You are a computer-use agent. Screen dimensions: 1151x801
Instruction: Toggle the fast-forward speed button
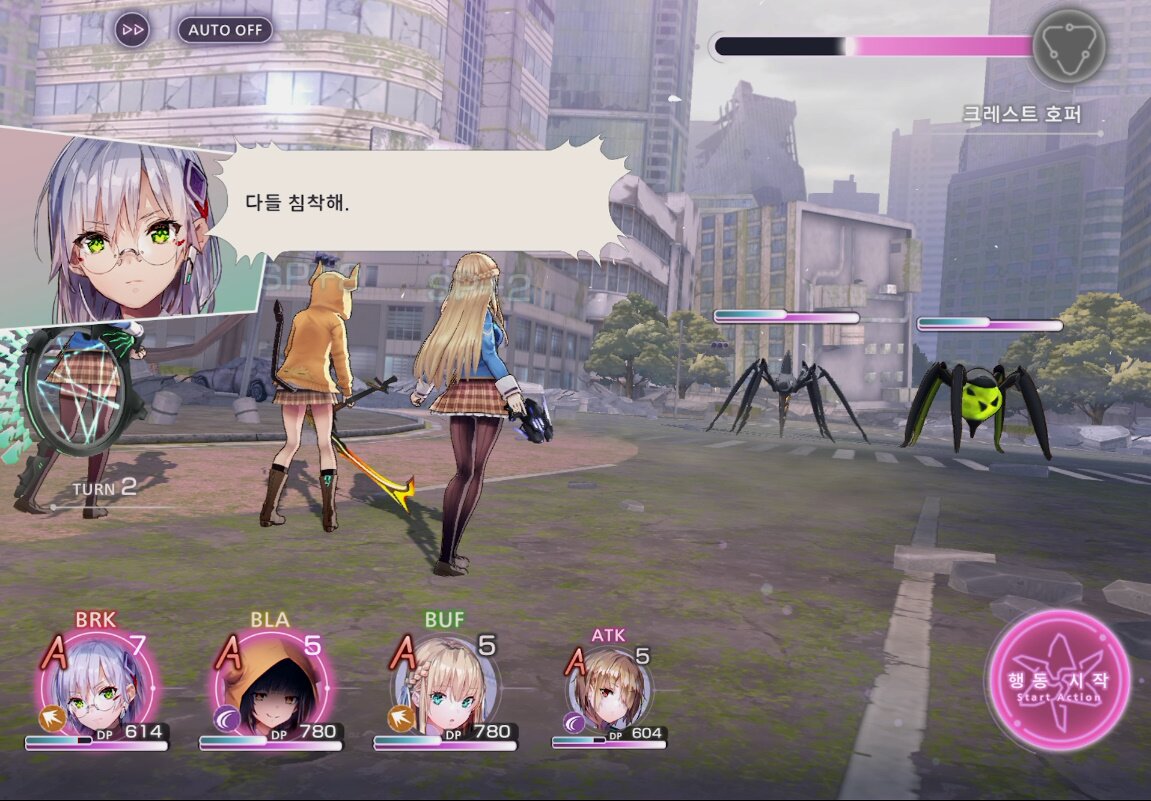click(132, 30)
